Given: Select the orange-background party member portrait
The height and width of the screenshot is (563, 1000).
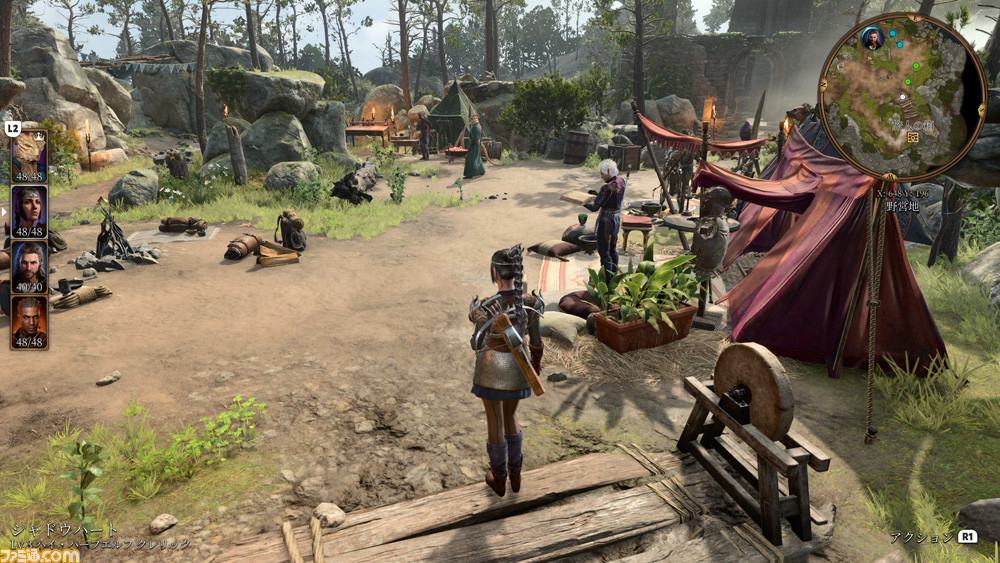Looking at the screenshot, I should coord(29,321).
